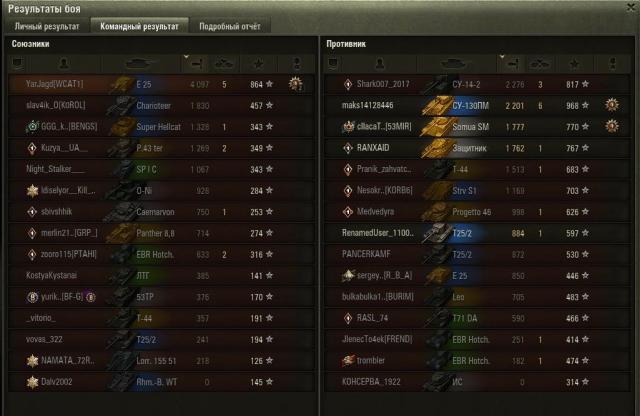Pick enemy trombler from the list
Image resolution: width=640 pixels, height=416 pixels.
click(x=372, y=360)
